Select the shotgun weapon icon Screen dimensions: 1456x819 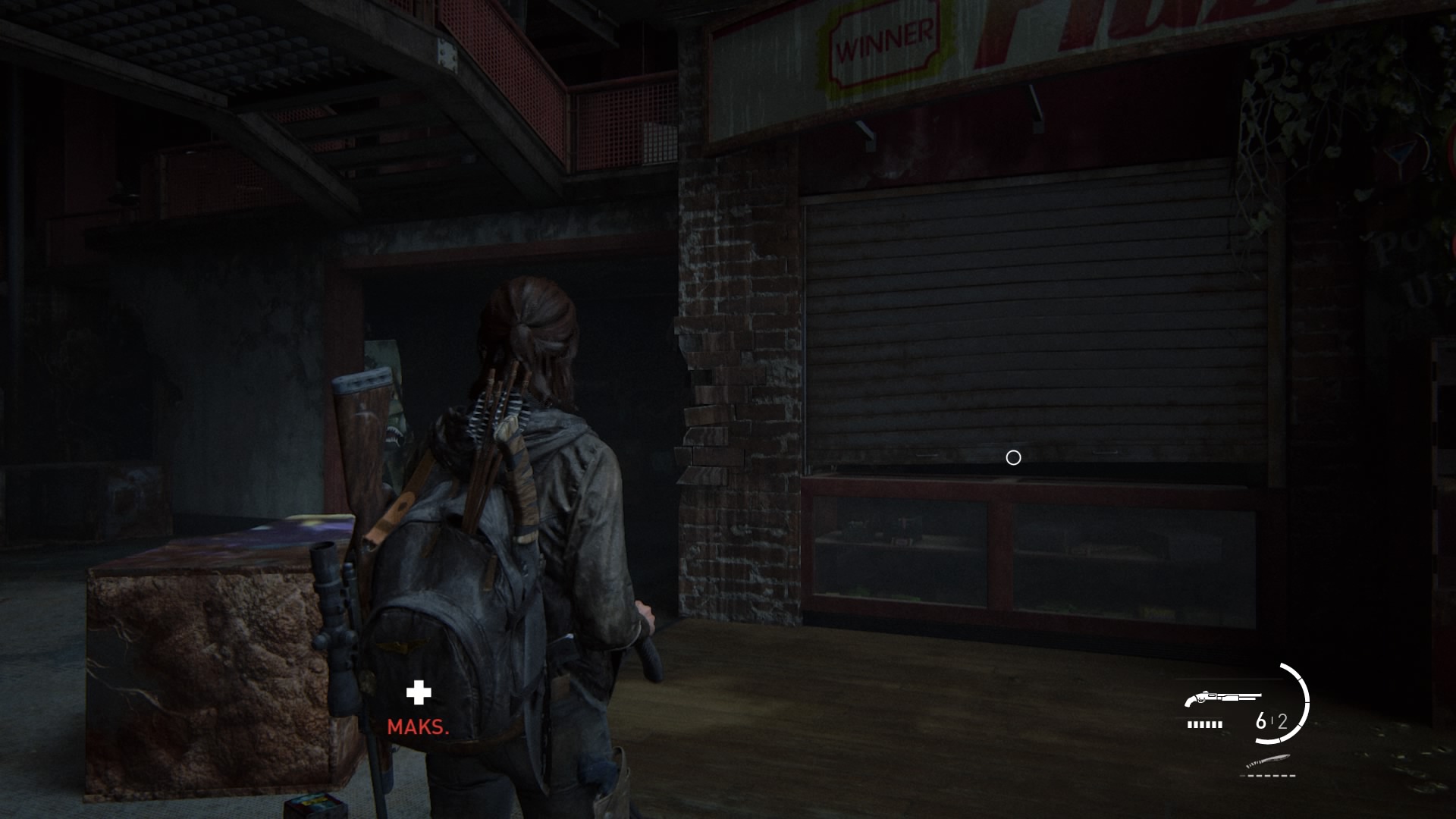pyautogui.click(x=1222, y=698)
